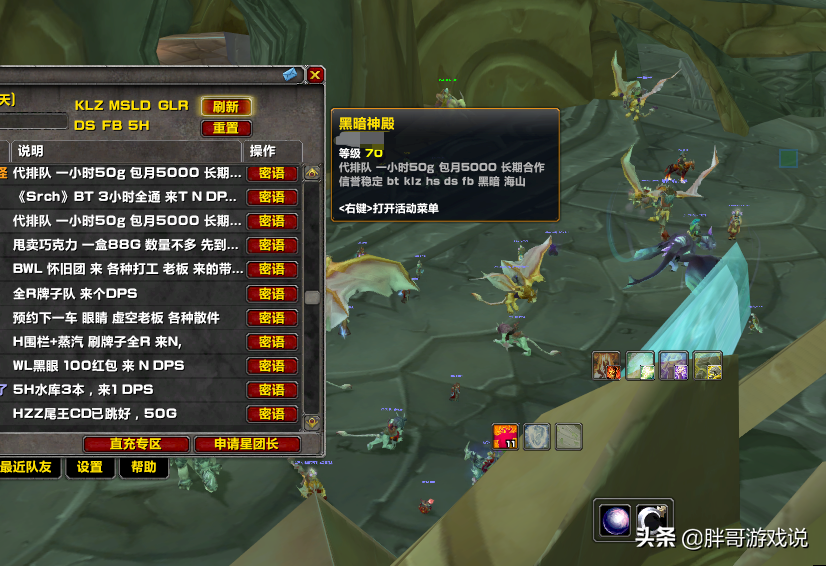Click the 刷新 refresh button
The height and width of the screenshot is (566, 826).
pyautogui.click(x=226, y=106)
